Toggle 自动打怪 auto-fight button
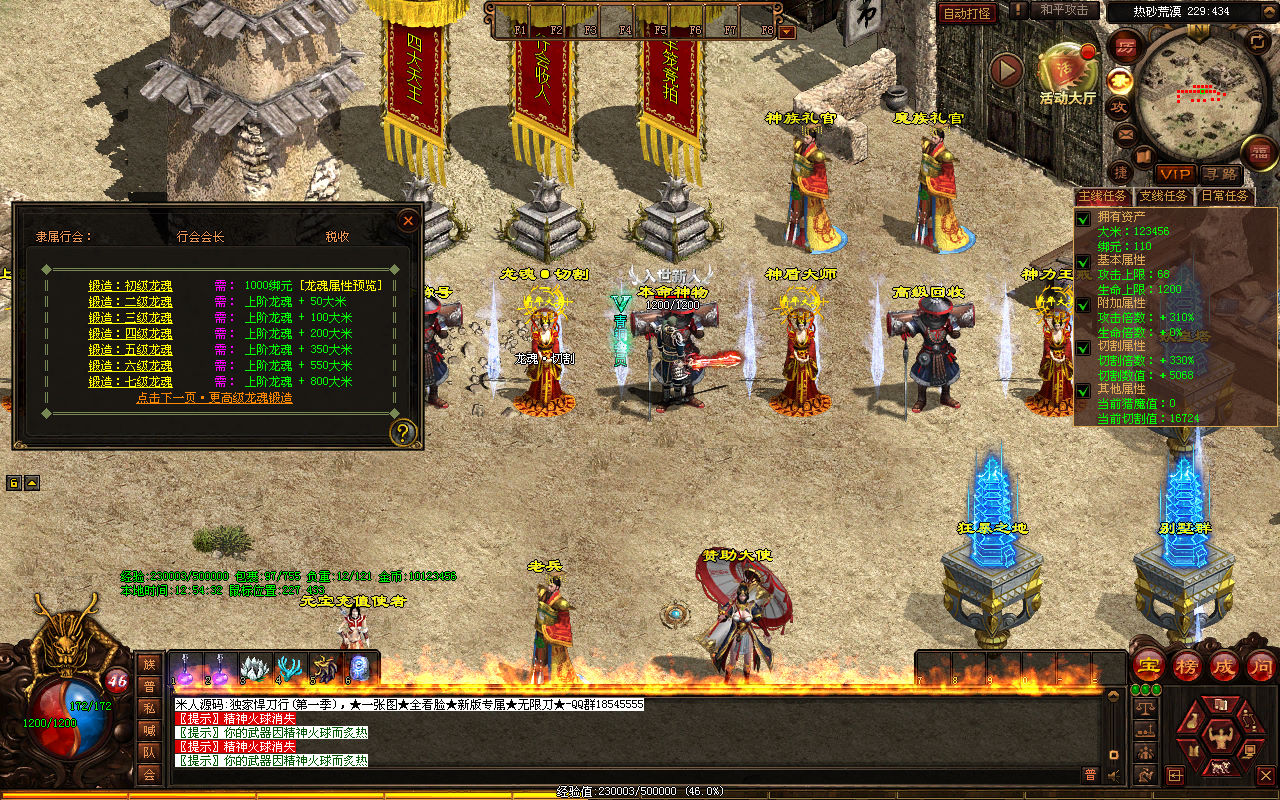Screen dimensions: 1280x800 [x=967, y=13]
